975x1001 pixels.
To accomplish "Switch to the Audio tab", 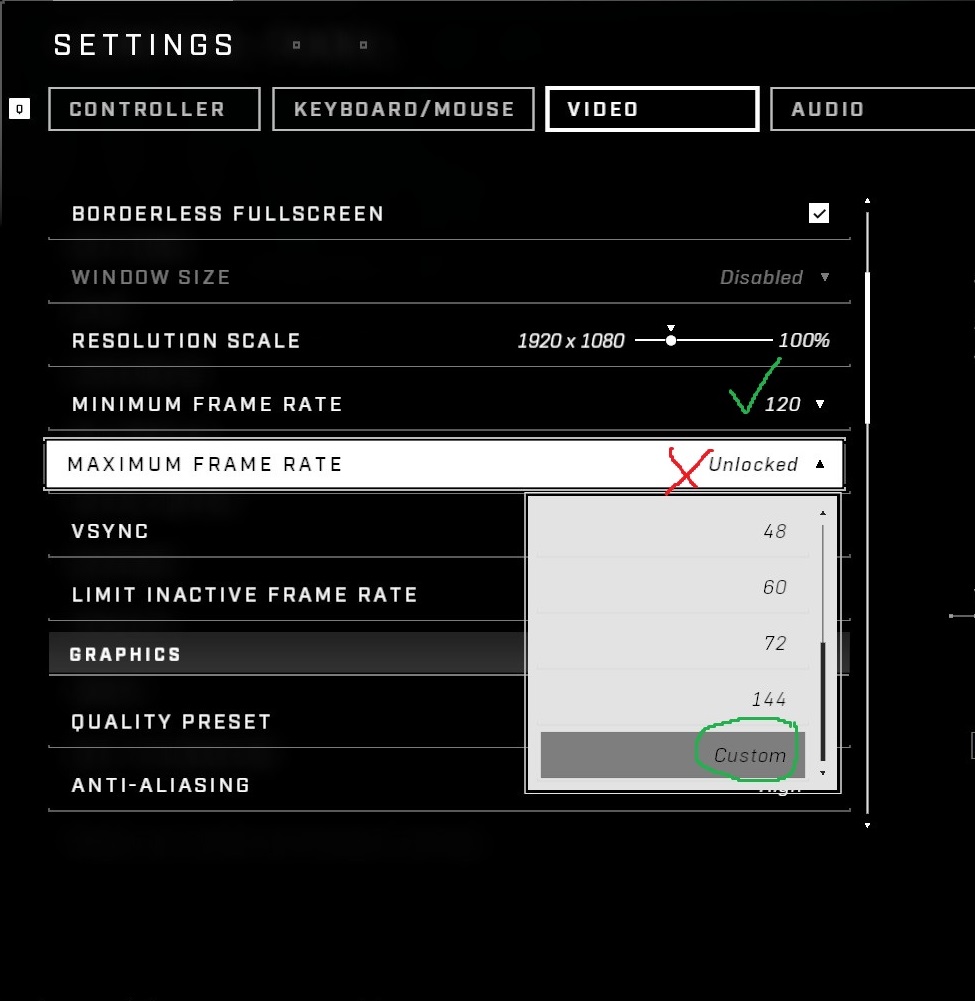I will tap(870, 109).
